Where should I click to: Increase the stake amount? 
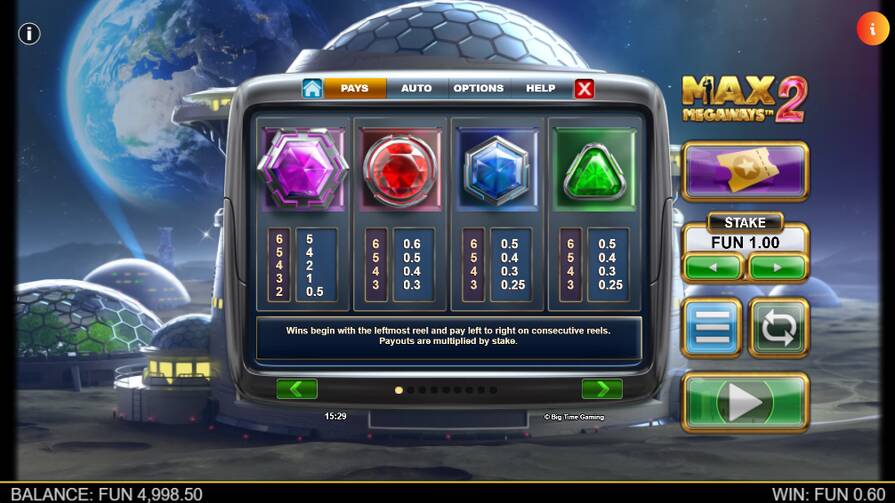(x=777, y=268)
